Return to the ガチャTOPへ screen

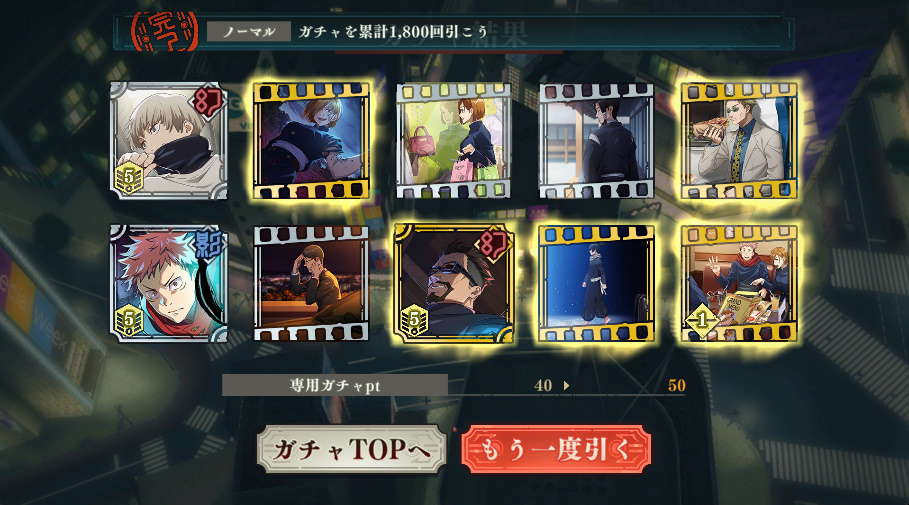click(350, 450)
